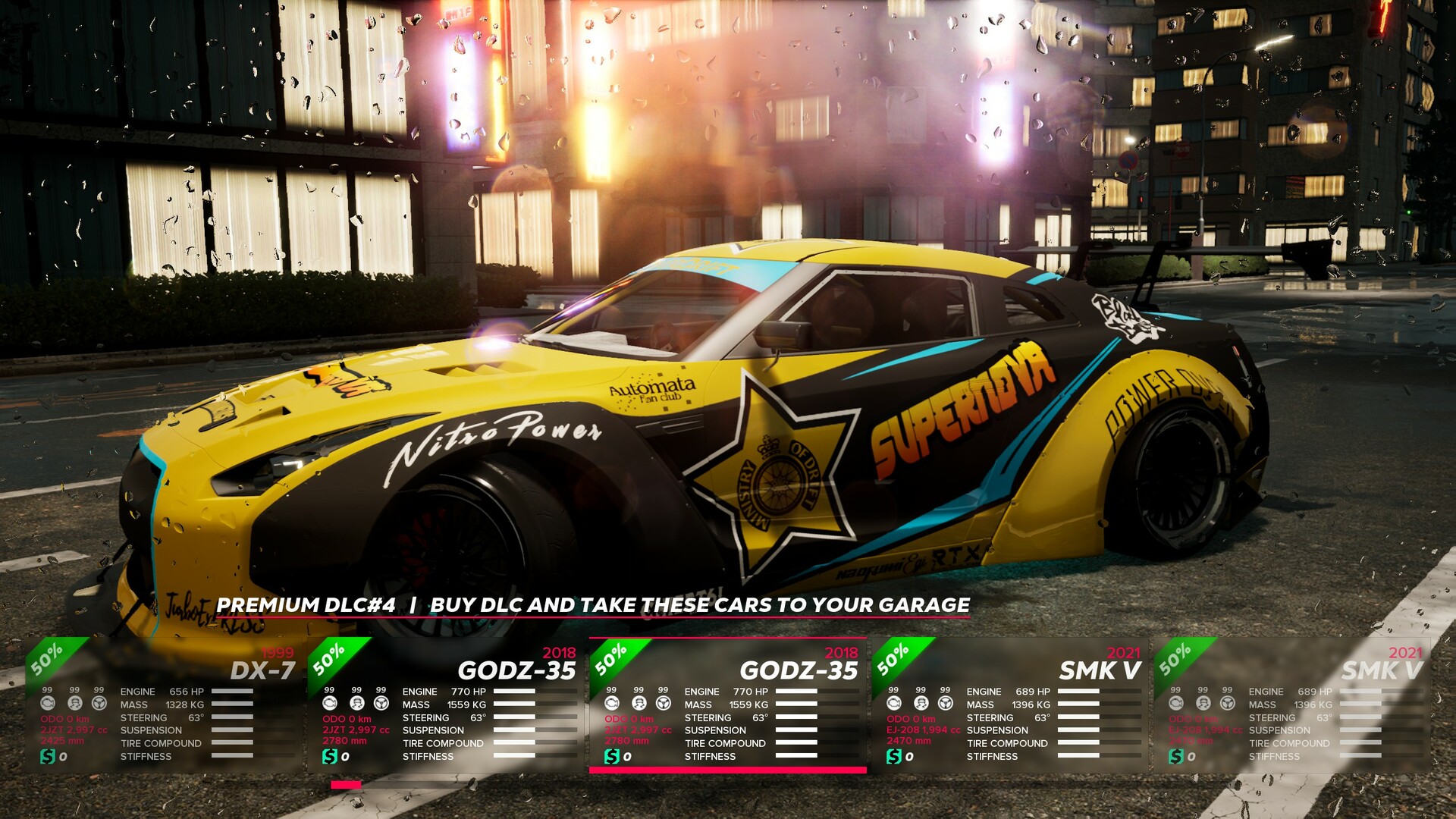1456x819 pixels.
Task: Click the red selection underline beneath GODZ-35 card
Action: tap(728, 768)
